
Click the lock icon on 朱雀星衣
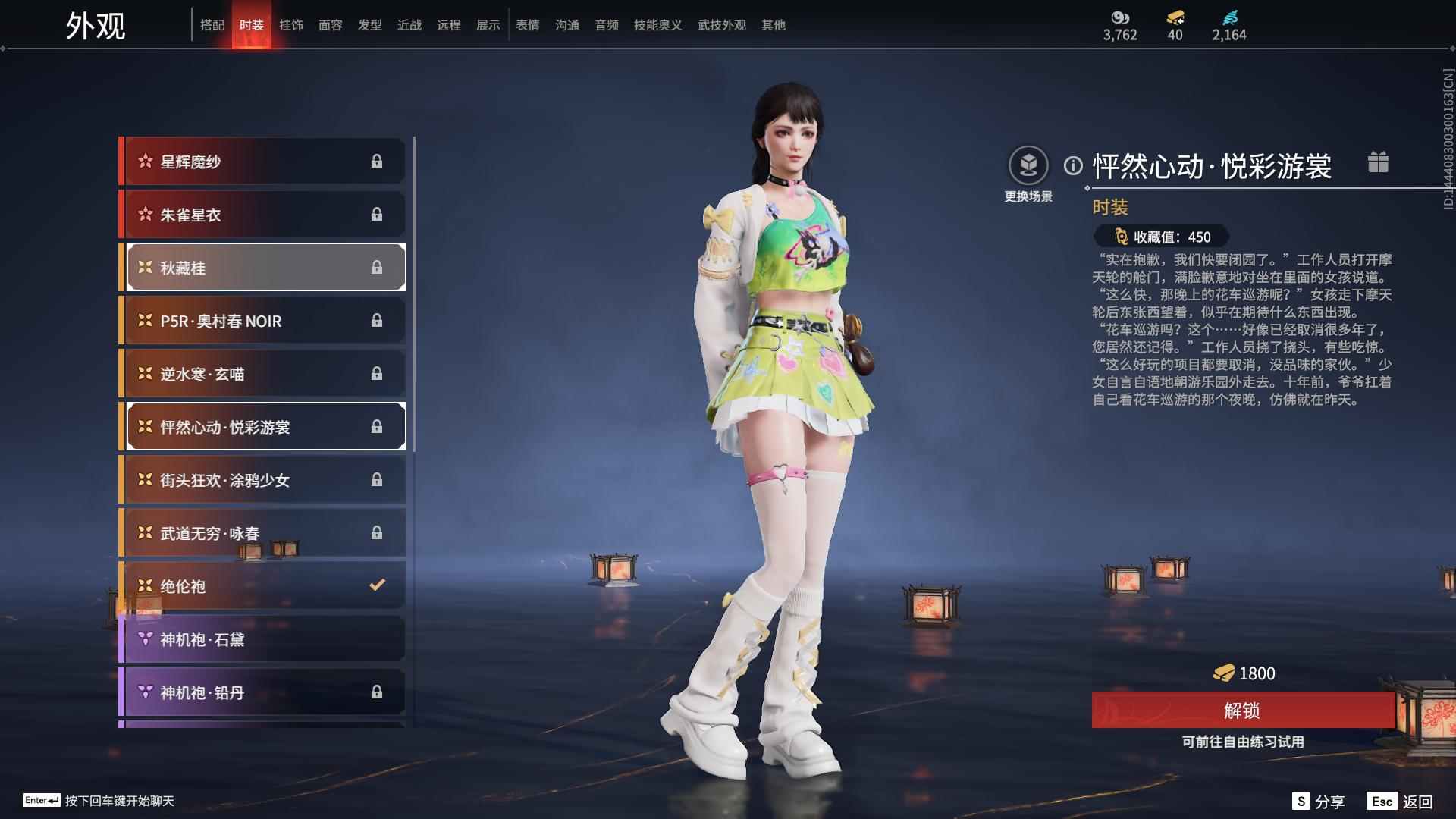(377, 214)
